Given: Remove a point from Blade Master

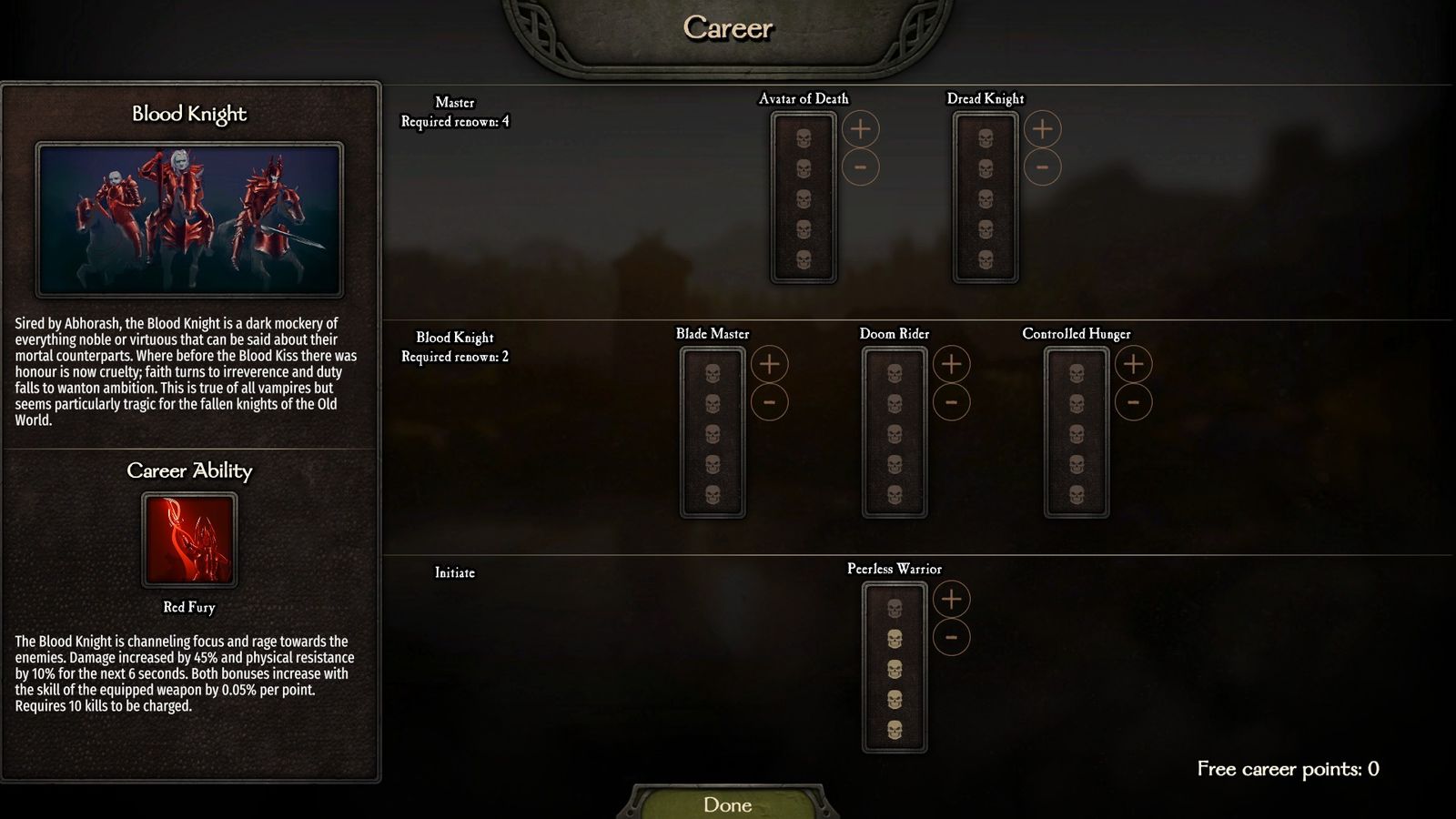Looking at the screenshot, I should [x=769, y=402].
